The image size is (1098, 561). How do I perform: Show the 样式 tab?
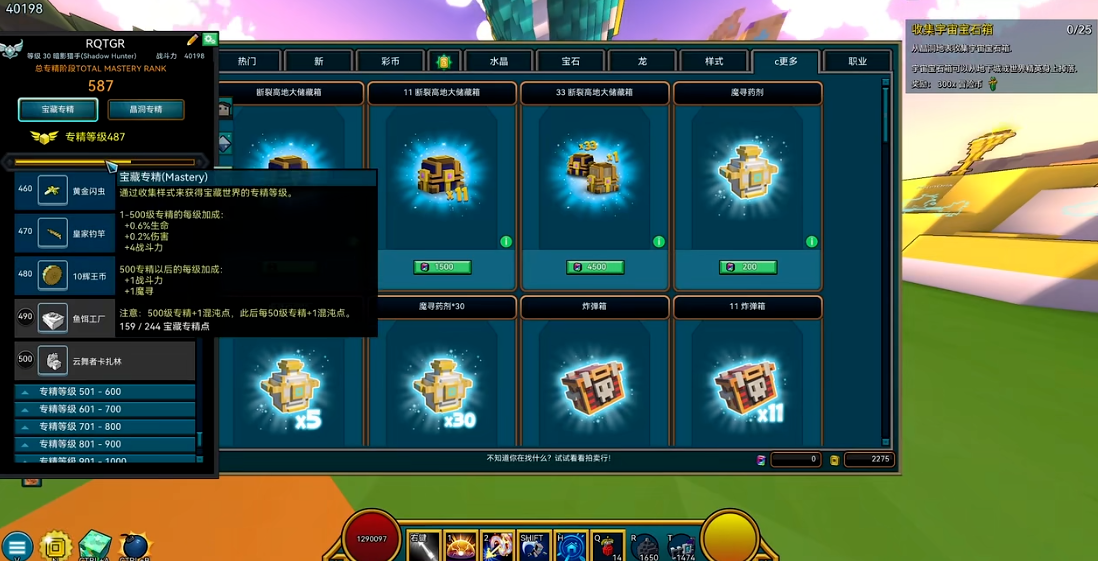714,62
